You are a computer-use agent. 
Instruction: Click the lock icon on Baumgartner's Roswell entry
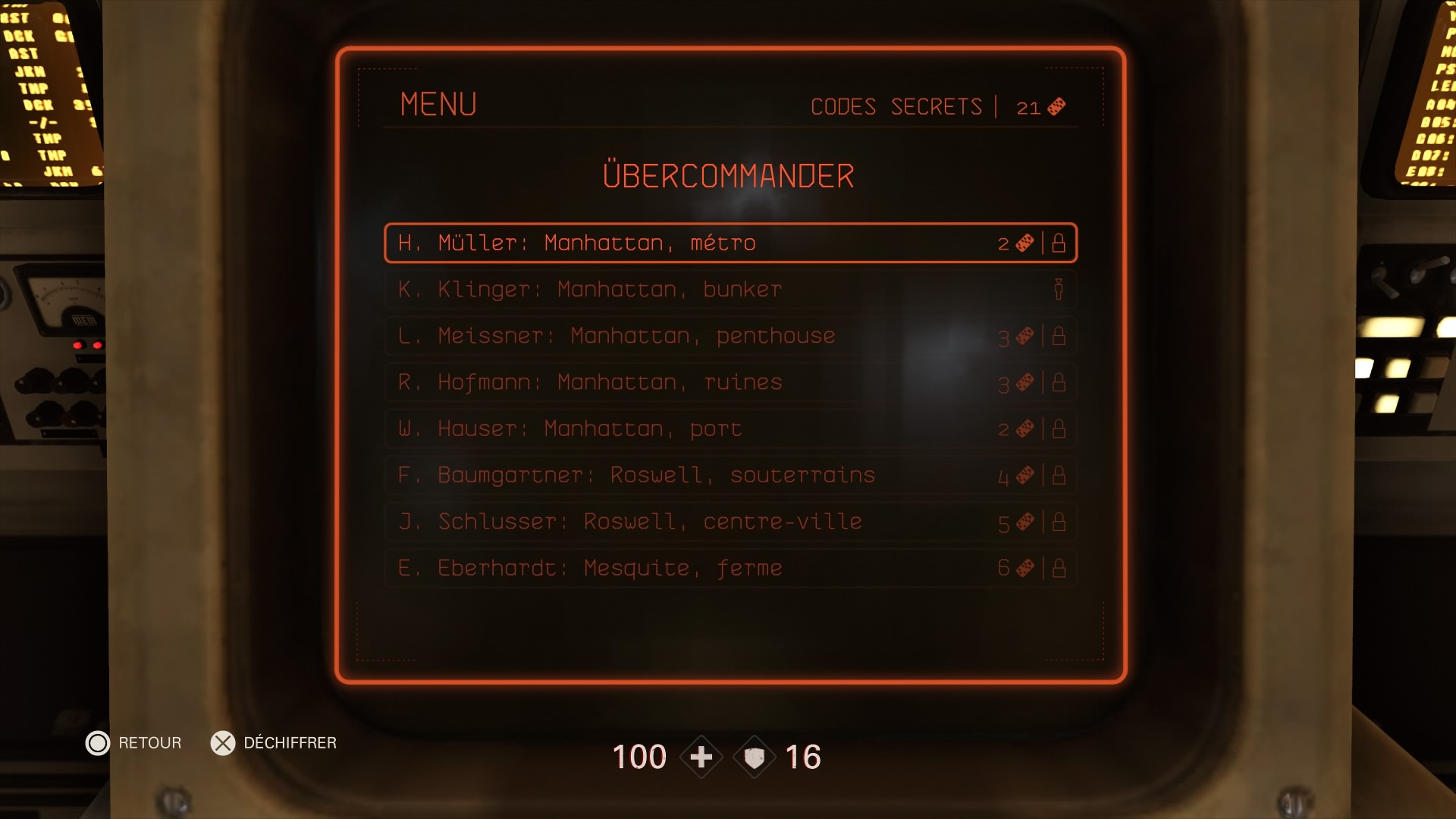click(x=1059, y=475)
